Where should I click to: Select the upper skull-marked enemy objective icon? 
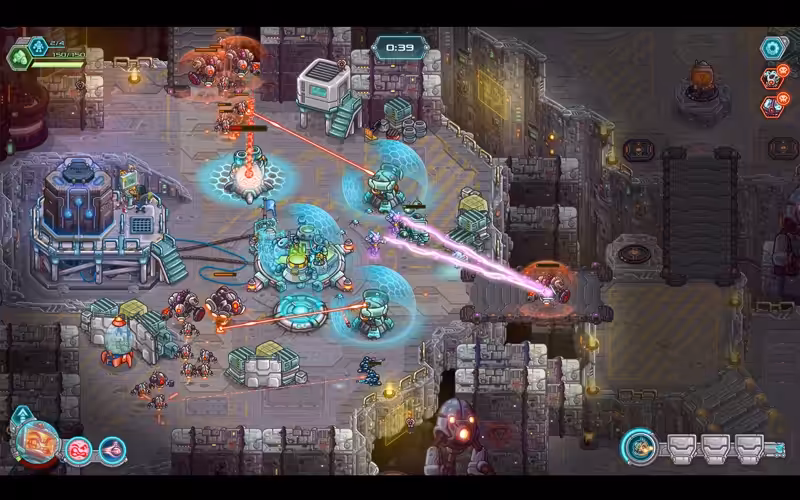click(772, 77)
